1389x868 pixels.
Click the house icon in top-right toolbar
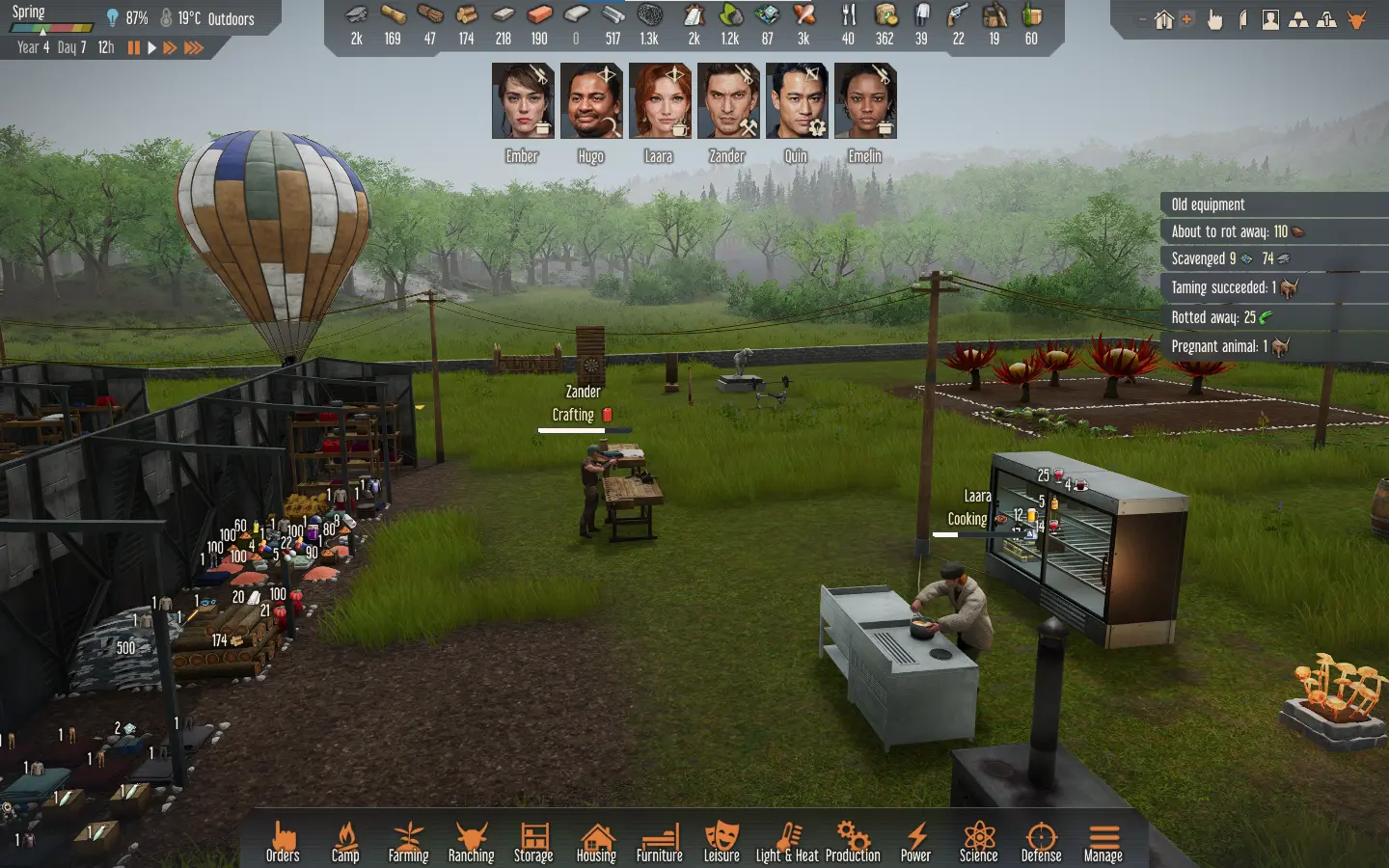click(x=1164, y=19)
